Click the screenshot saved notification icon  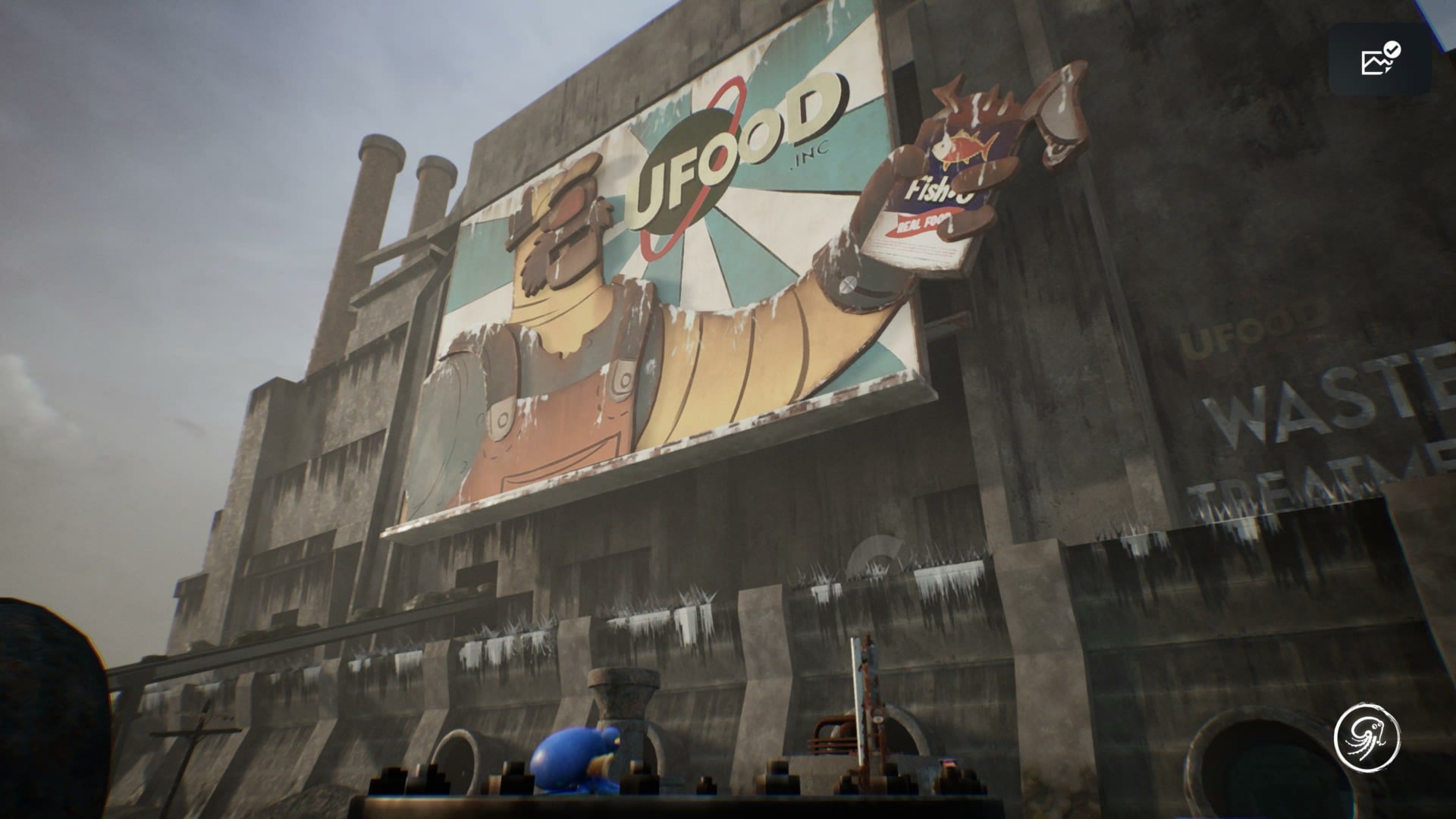pyautogui.click(x=1379, y=60)
